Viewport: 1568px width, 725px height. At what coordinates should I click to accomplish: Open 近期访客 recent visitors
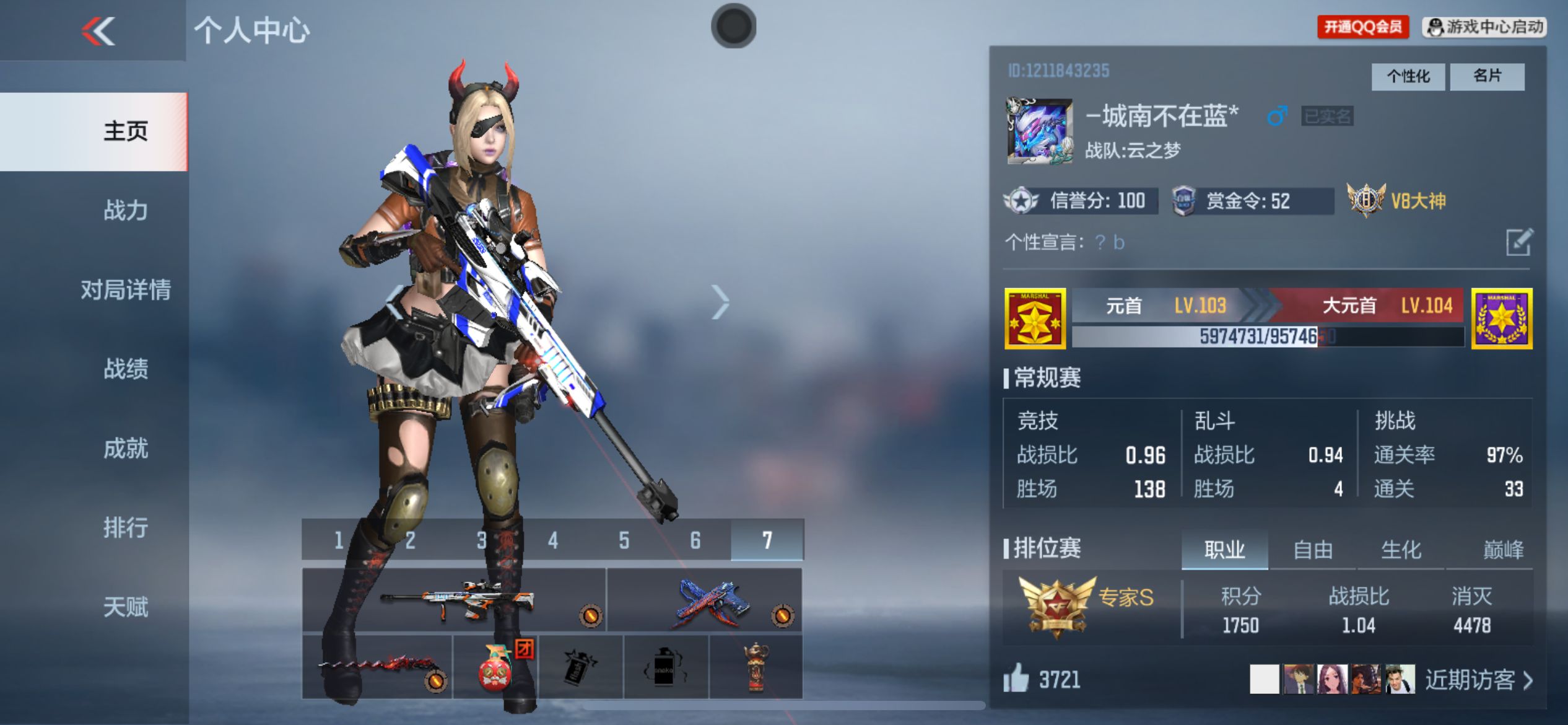point(1478,680)
